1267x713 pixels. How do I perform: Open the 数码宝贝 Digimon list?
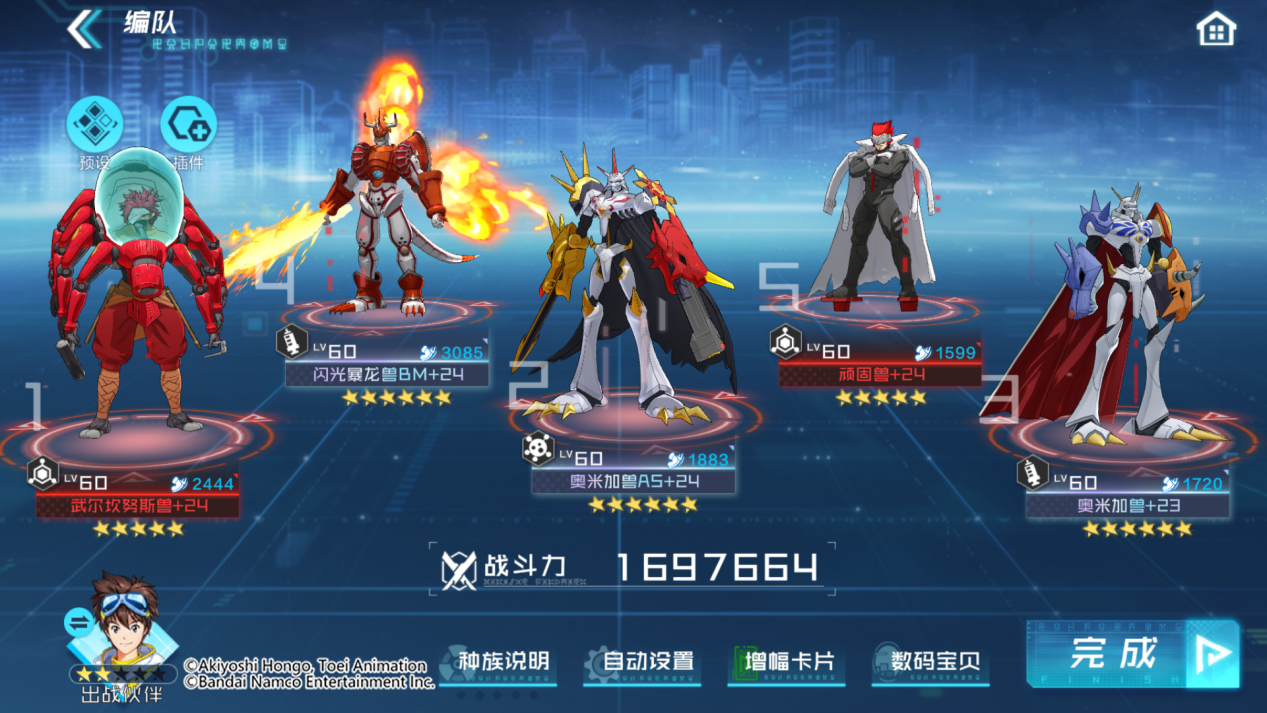tap(932, 662)
